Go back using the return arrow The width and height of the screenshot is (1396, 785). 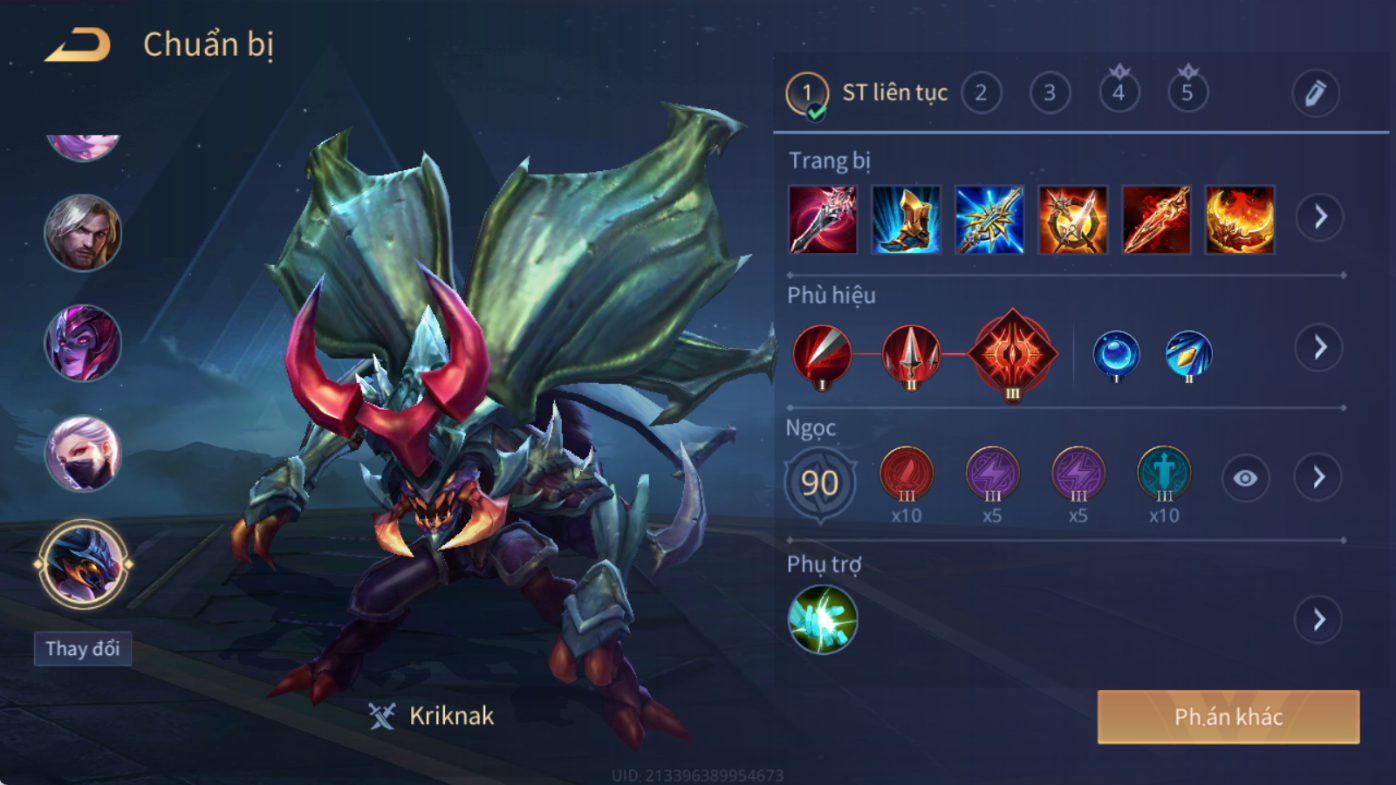(78, 45)
